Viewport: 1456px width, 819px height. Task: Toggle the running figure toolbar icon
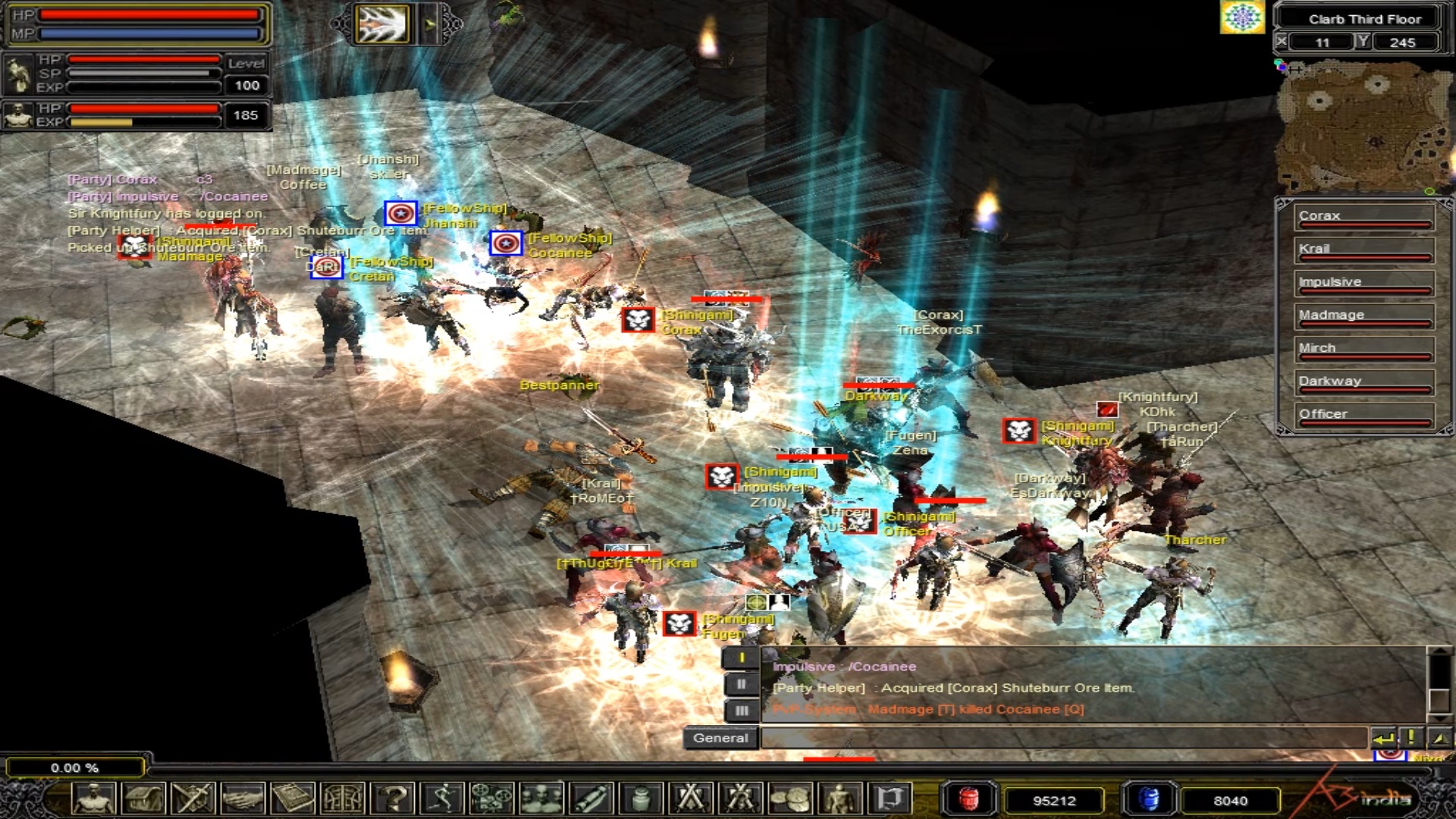443,799
